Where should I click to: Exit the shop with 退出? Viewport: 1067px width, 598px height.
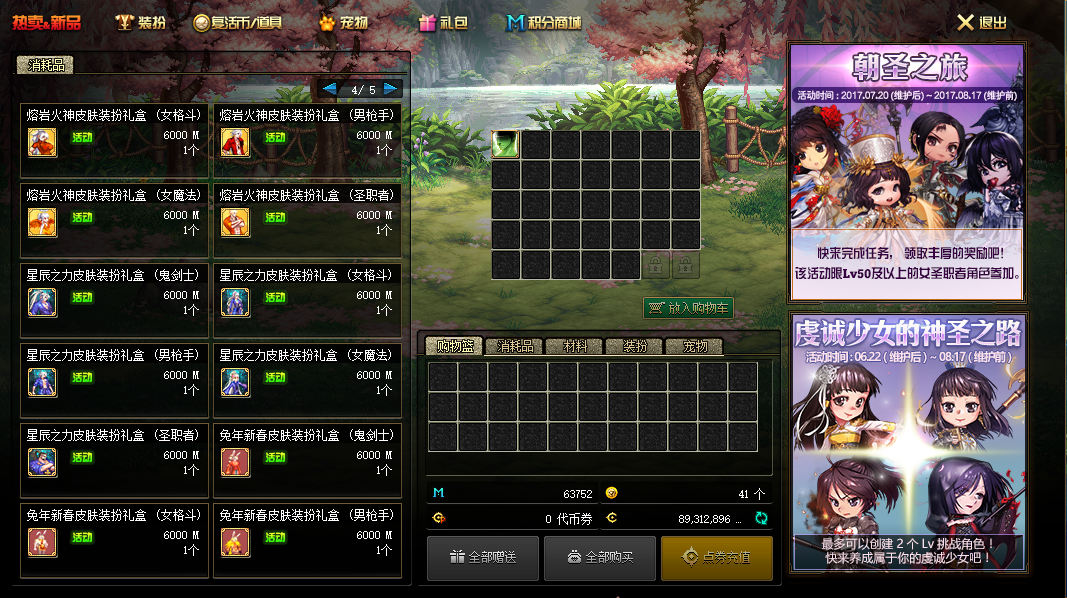coord(982,22)
